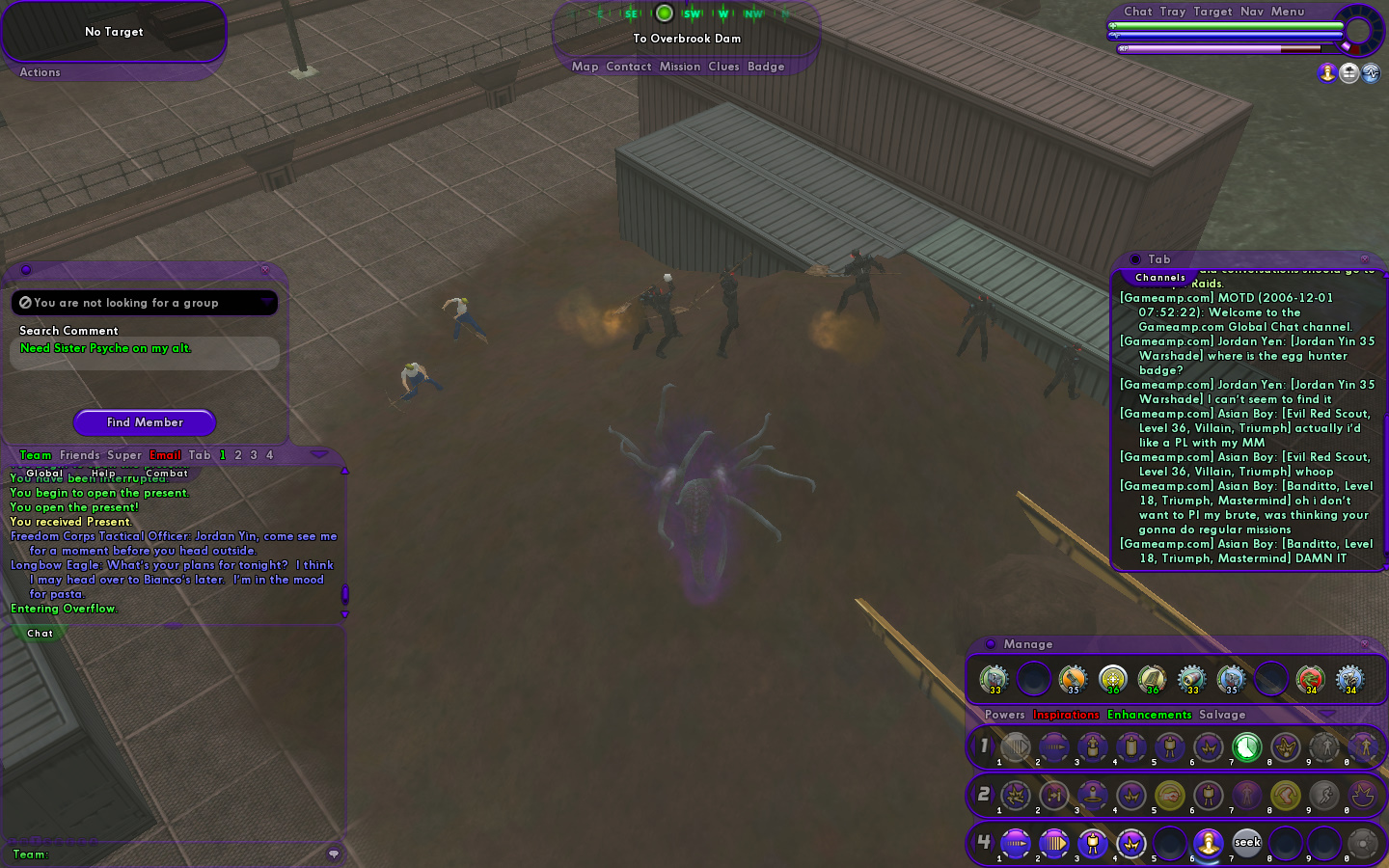
Task: Open the Enhancements window
Action: tap(1150, 715)
